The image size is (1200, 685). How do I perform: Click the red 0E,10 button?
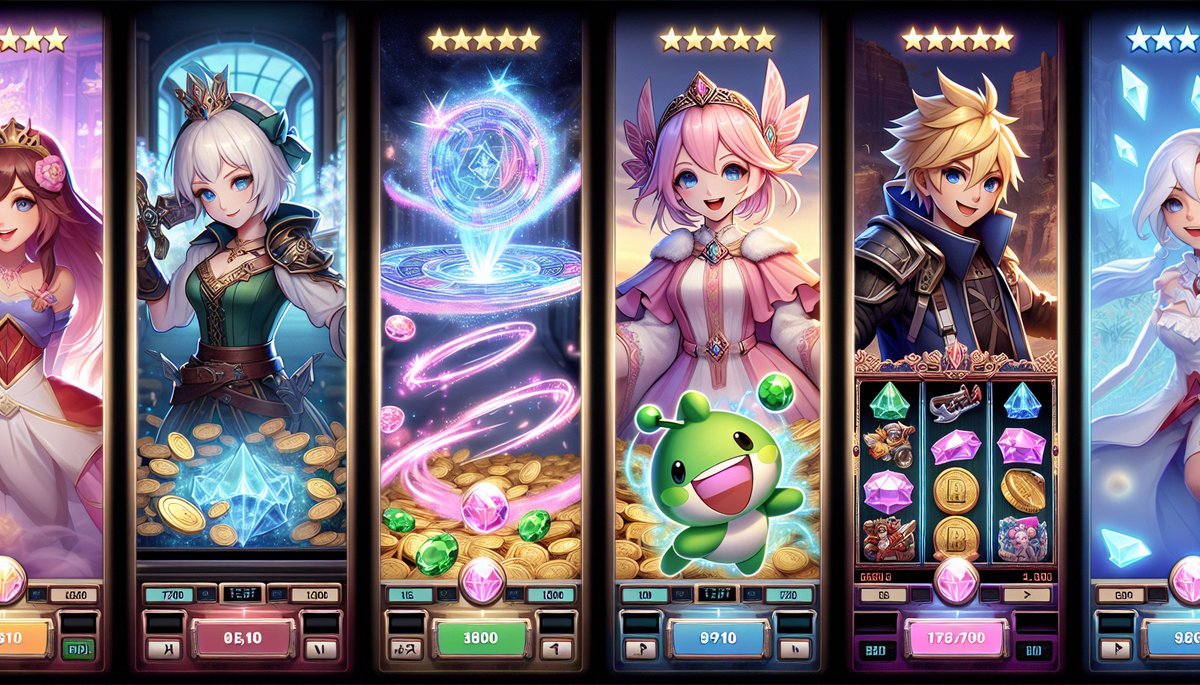tap(241, 637)
